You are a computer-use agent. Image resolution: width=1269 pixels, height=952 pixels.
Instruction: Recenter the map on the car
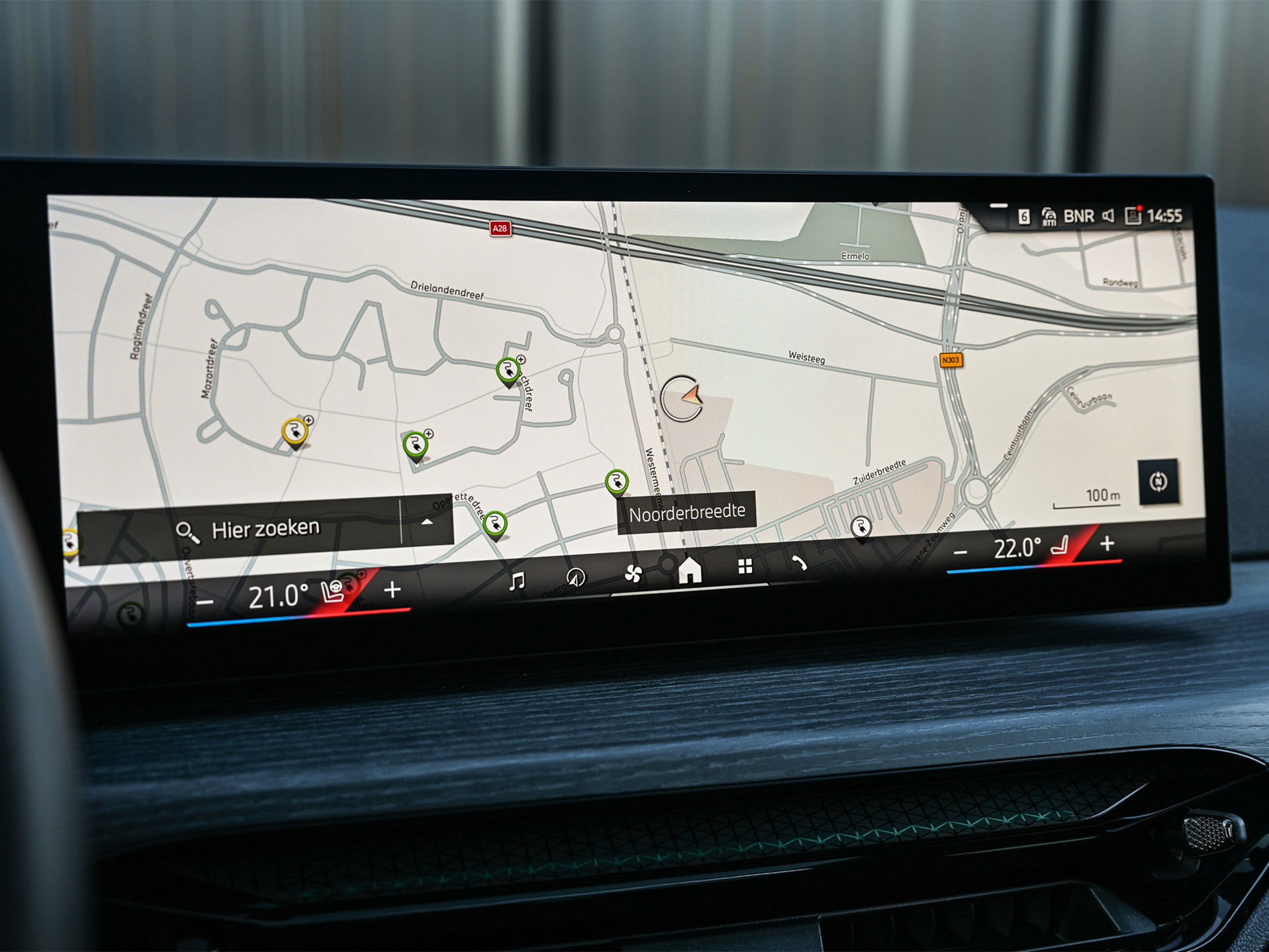1158,481
